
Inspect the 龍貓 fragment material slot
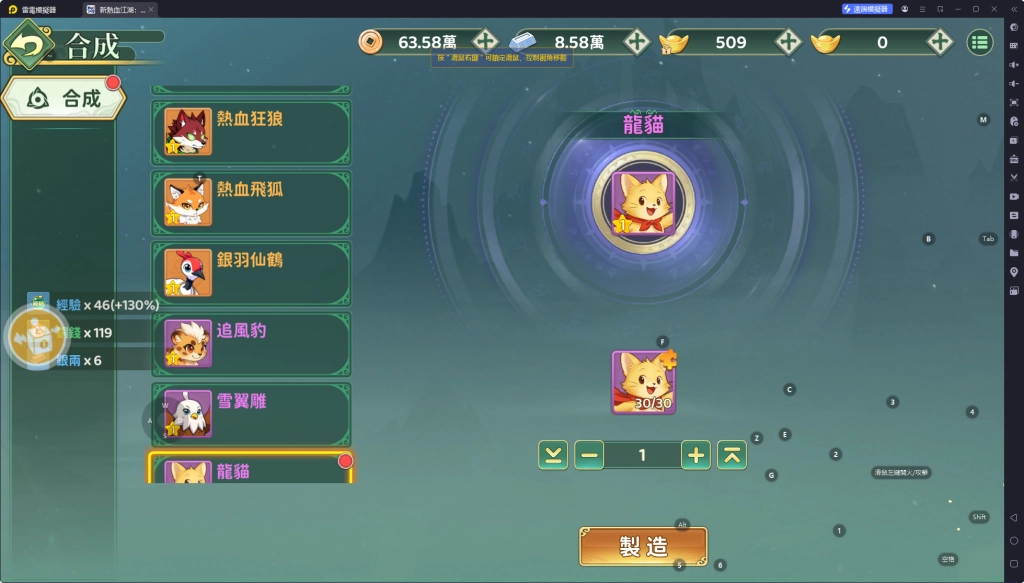(x=643, y=382)
